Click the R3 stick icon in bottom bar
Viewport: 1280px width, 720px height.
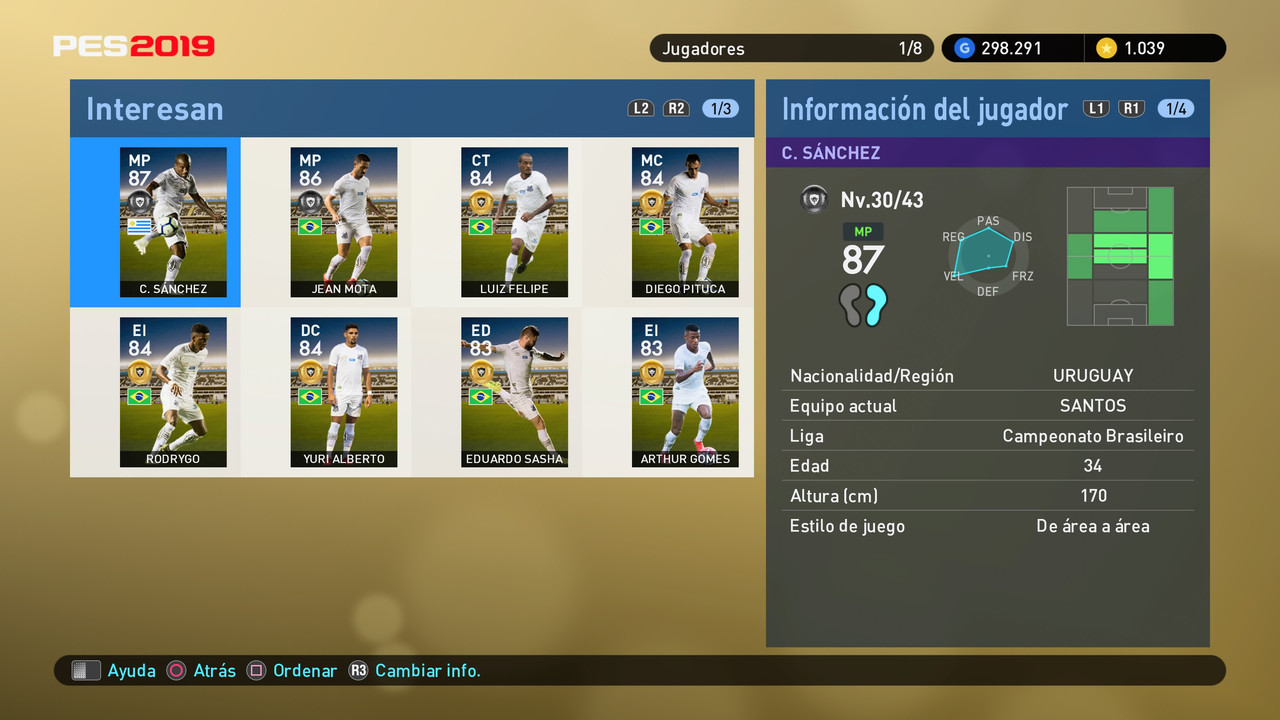[x=359, y=670]
